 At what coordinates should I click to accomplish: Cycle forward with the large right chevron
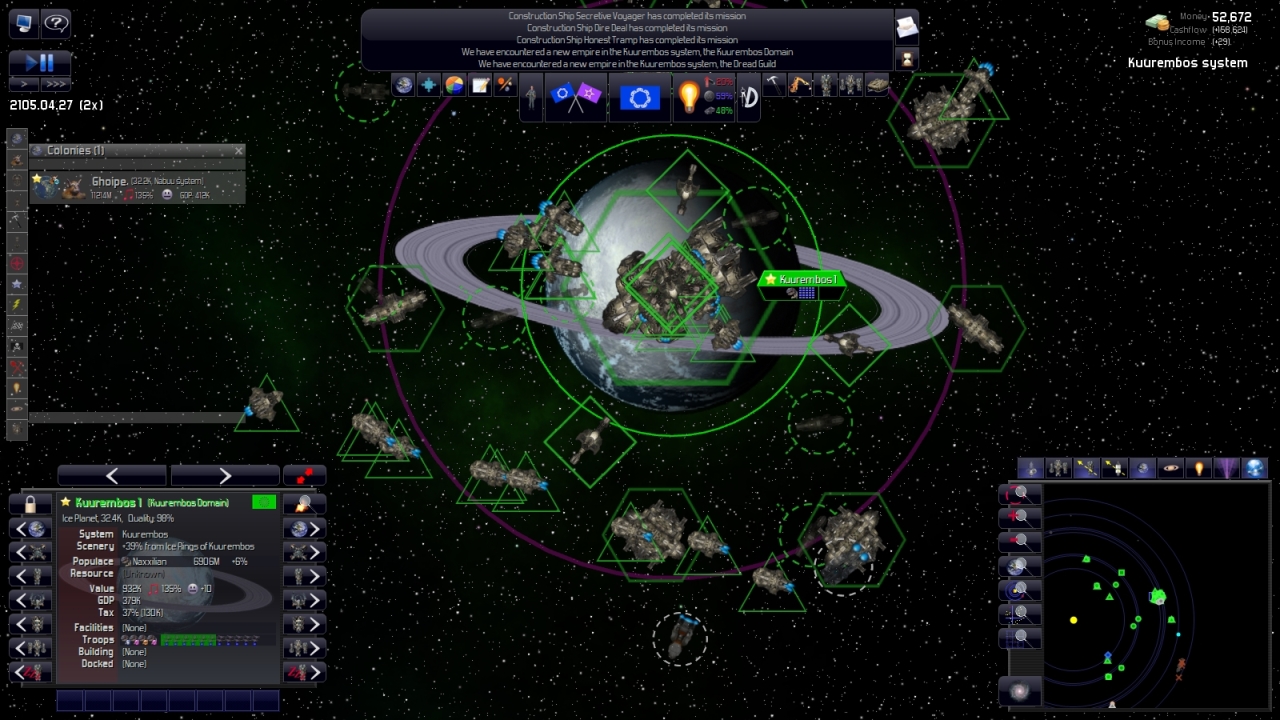click(x=224, y=475)
